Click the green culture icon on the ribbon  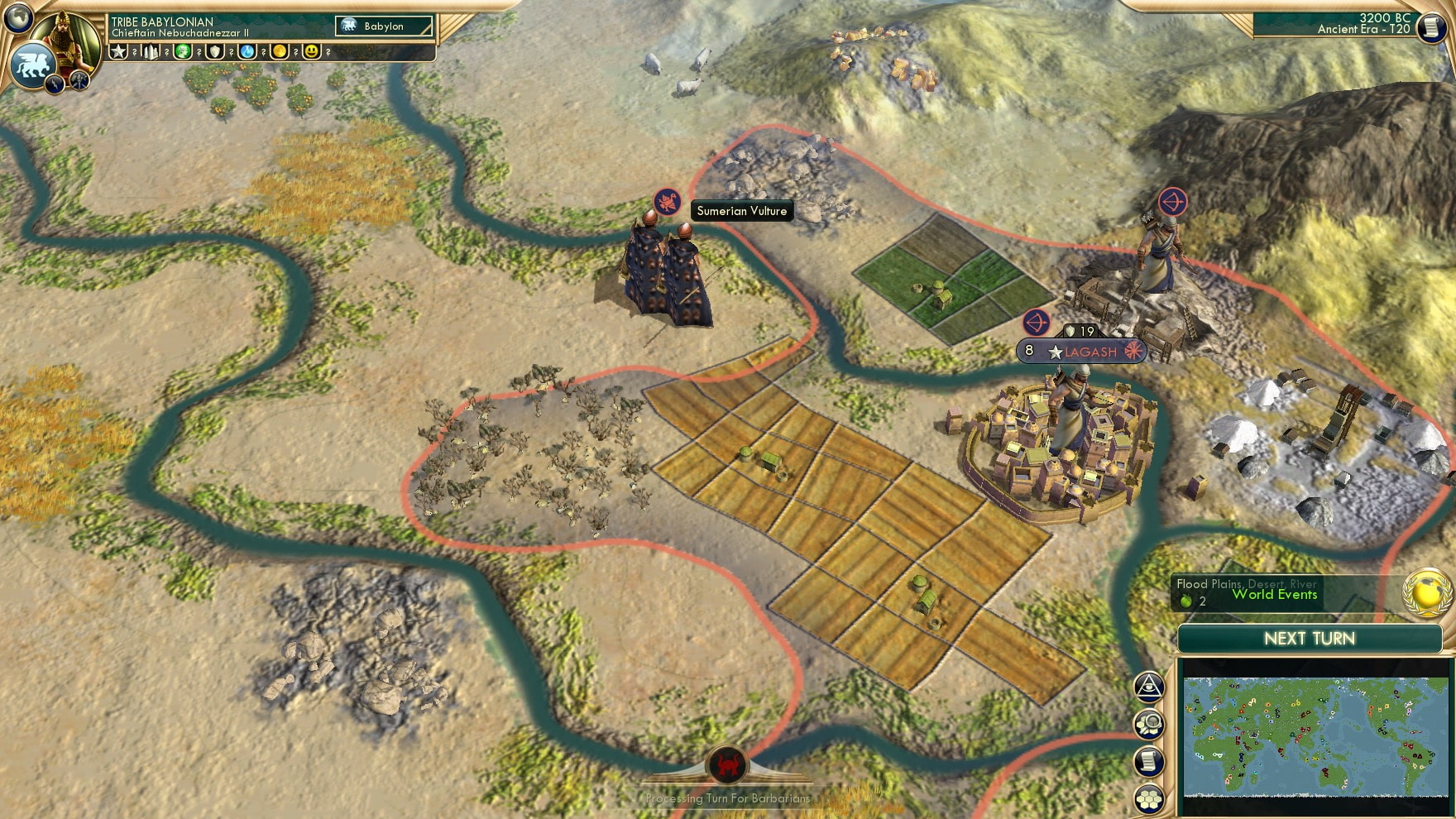pyautogui.click(x=183, y=51)
